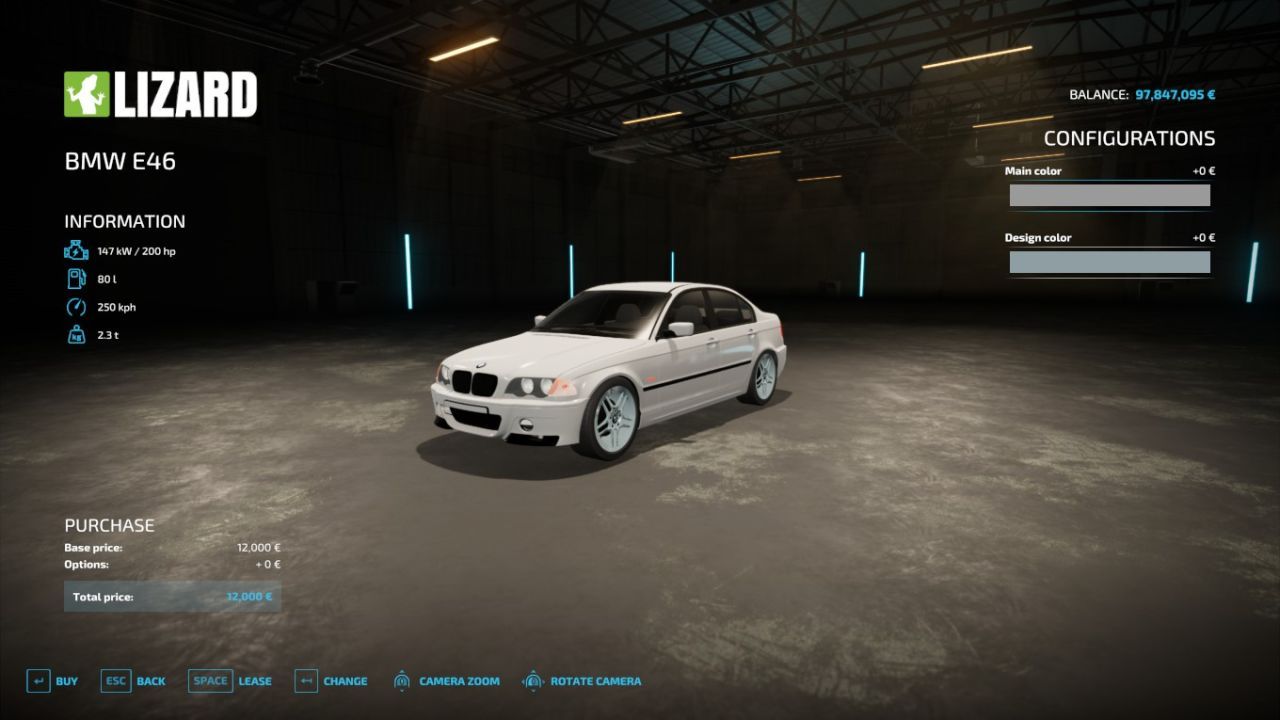
Task: Select the CHANGE option
Action: click(343, 680)
